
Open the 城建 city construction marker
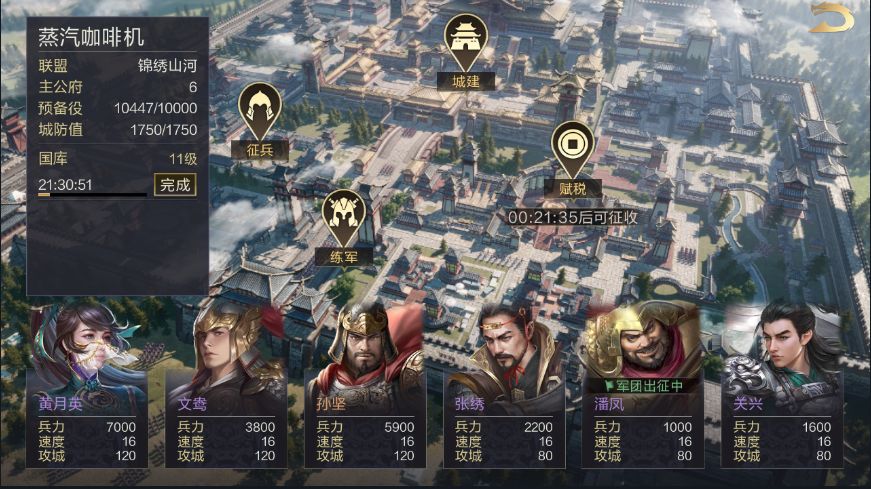click(x=466, y=52)
